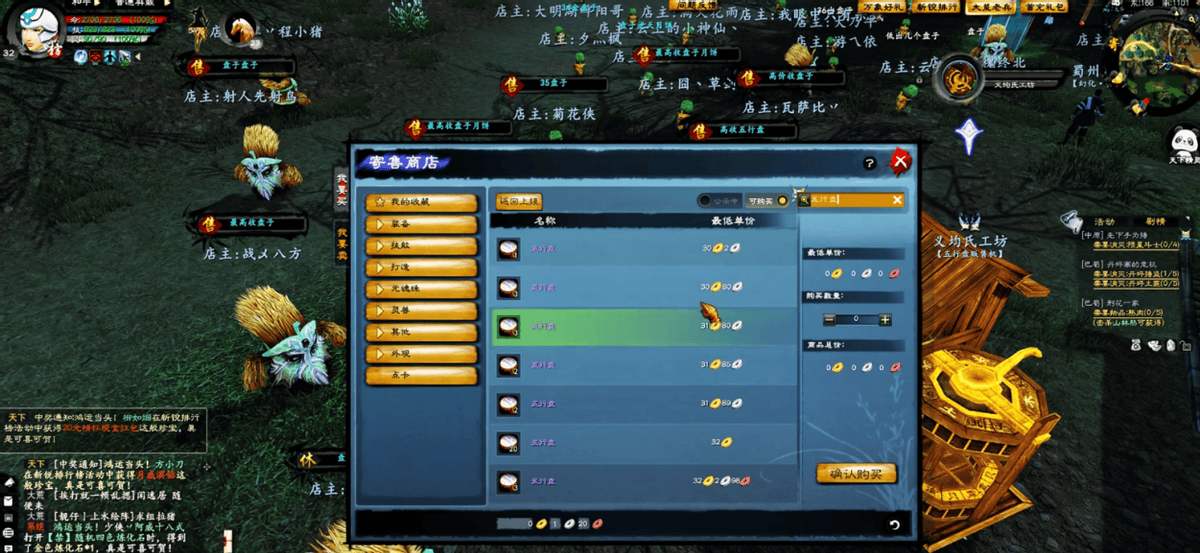Select the 点卡 point card category
The height and width of the screenshot is (553, 1200).
pos(421,375)
